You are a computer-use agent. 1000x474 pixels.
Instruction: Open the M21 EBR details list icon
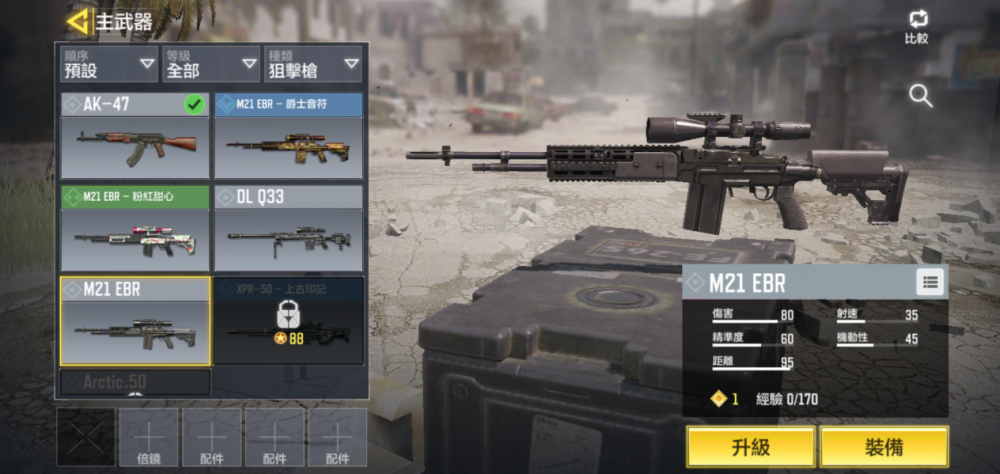click(930, 283)
